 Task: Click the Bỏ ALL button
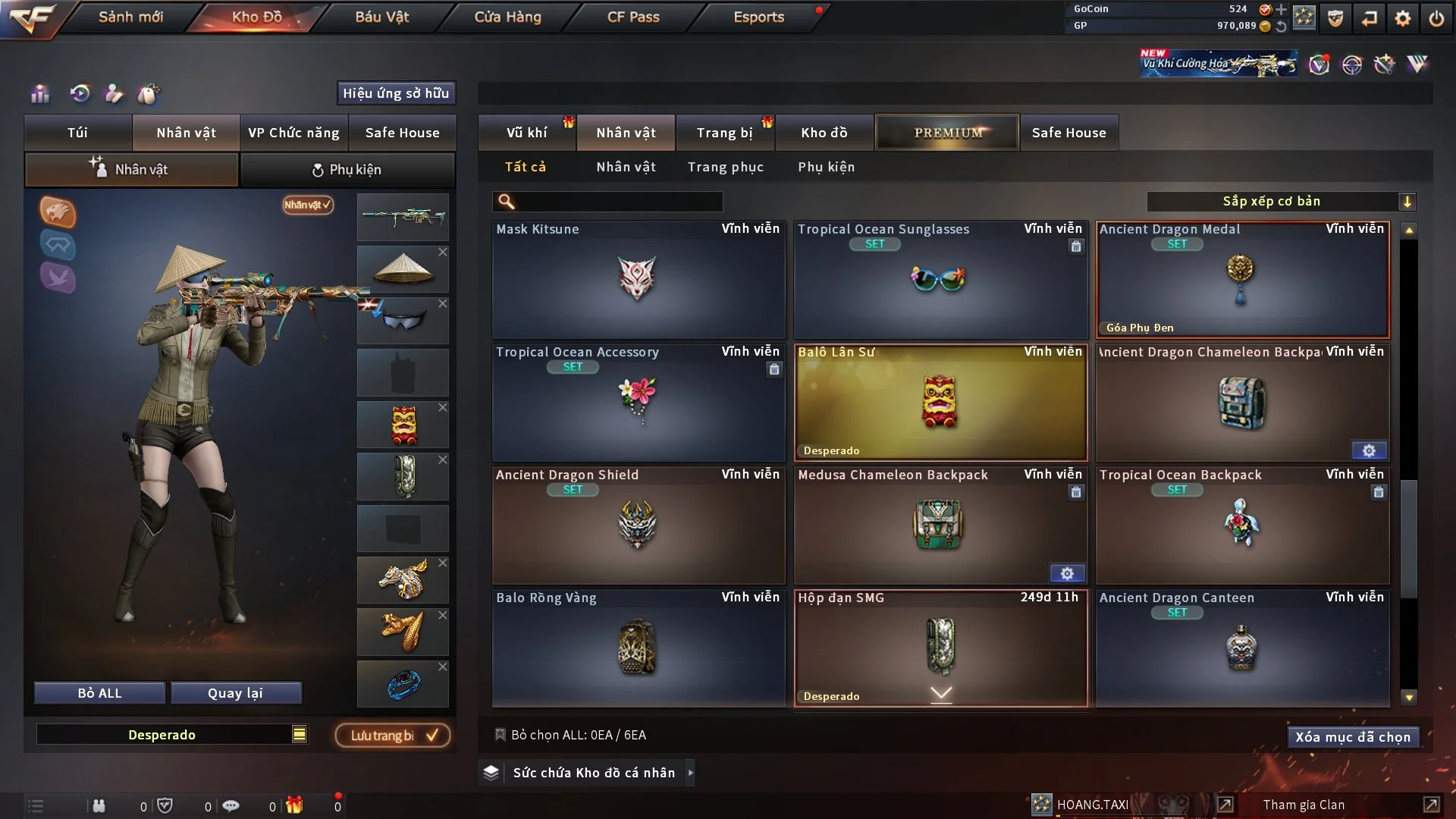pyautogui.click(x=99, y=693)
